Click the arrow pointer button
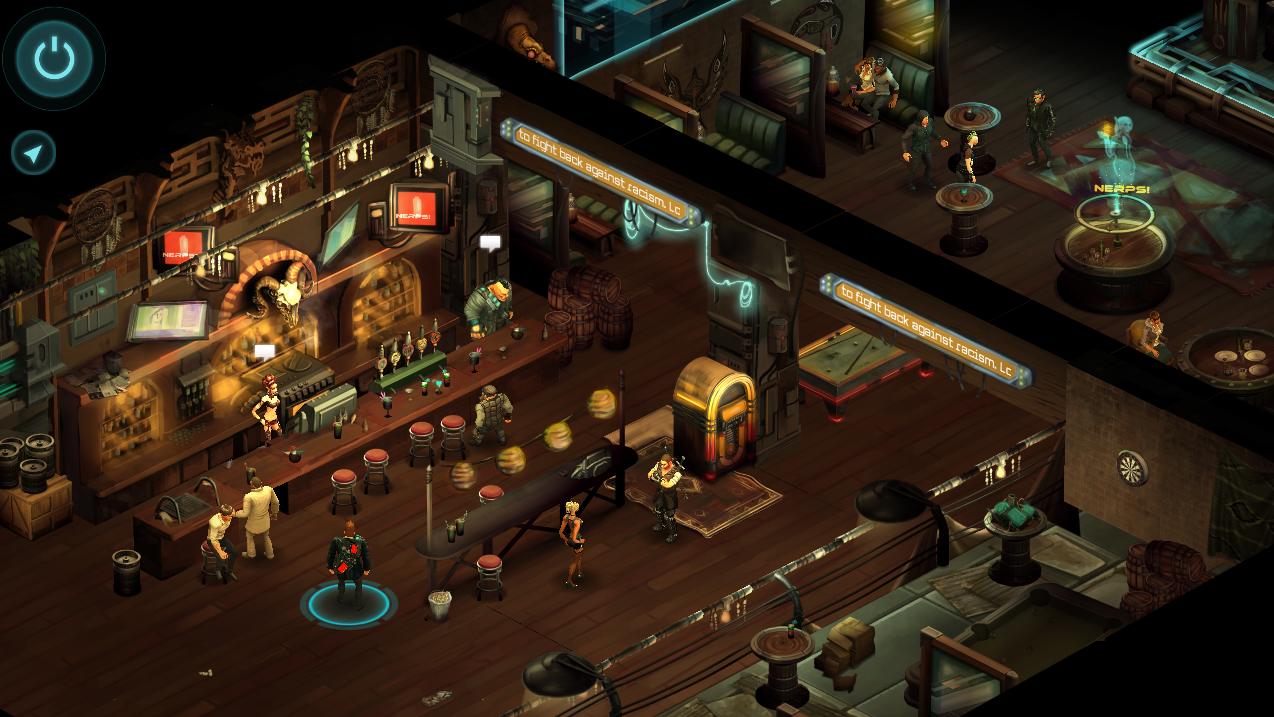The height and width of the screenshot is (717, 1274). click(34, 154)
